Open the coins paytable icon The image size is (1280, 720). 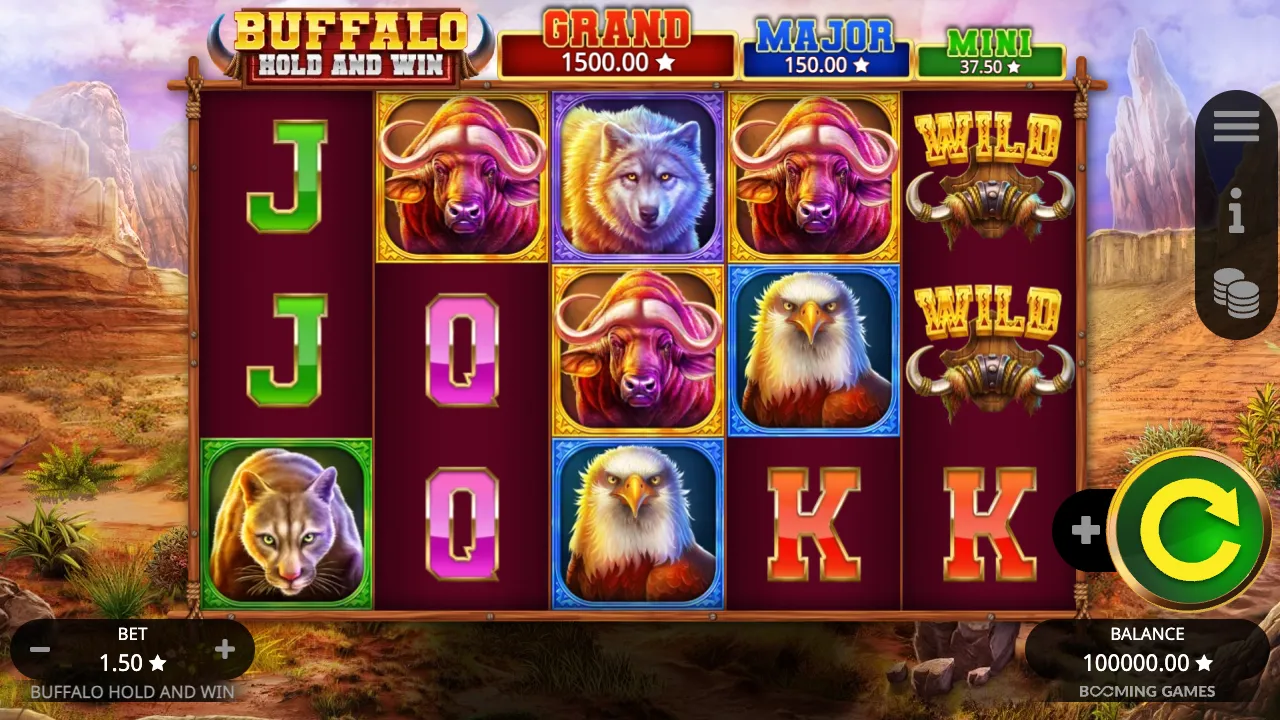pos(1237,295)
